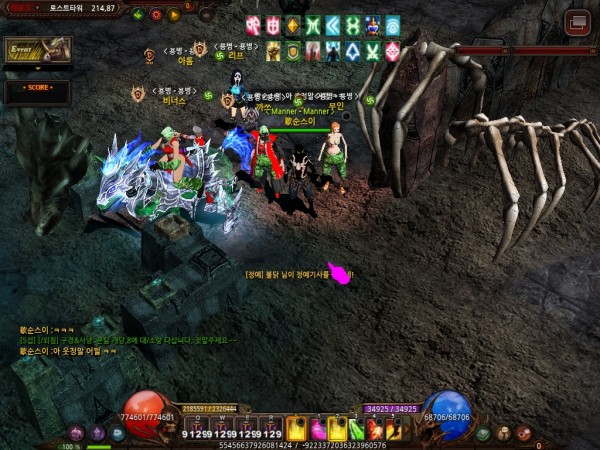Select the golden fist buff icon

click(273, 51)
